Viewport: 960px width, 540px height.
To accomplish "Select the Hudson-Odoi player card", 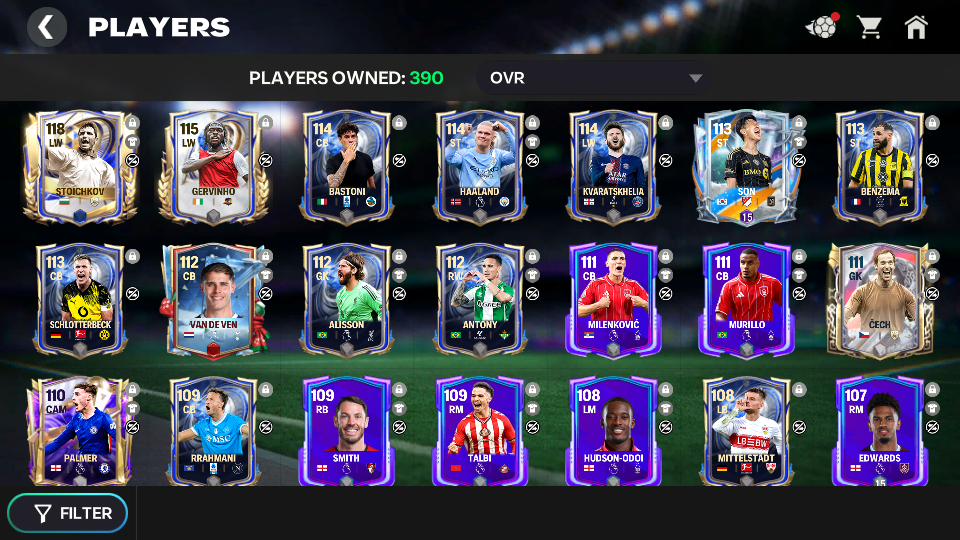I will click(x=612, y=432).
